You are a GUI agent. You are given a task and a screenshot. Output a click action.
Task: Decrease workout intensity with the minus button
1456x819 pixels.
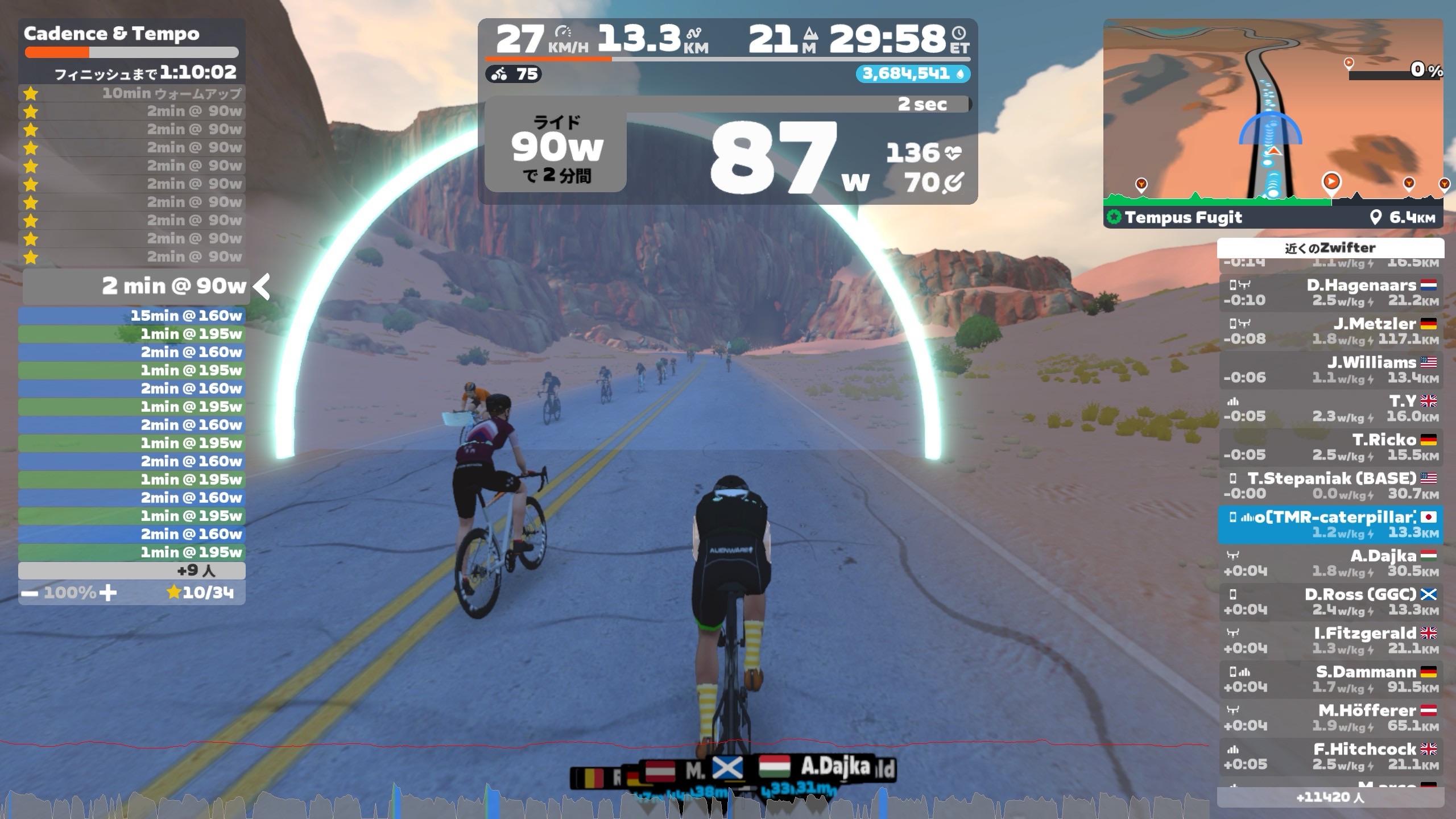tap(30, 593)
